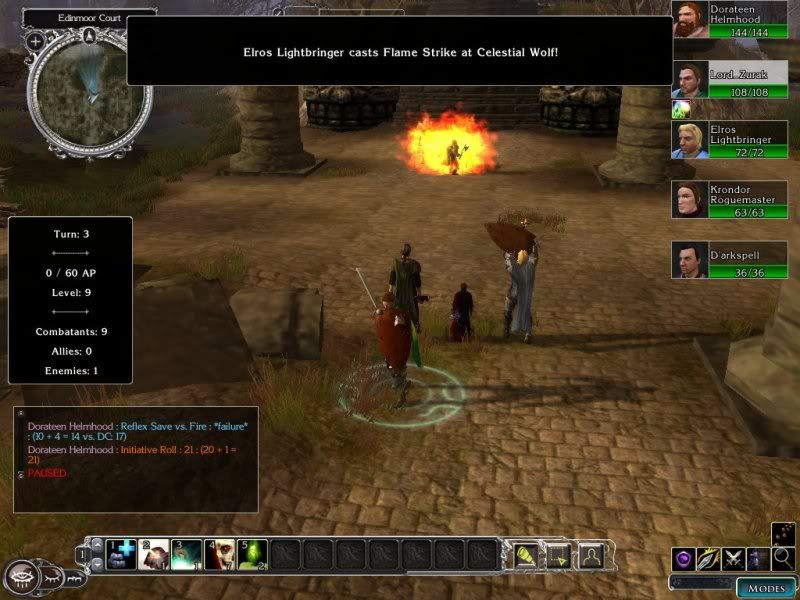The height and width of the screenshot is (600, 800).
Task: Open the crossed swords menu icon
Action: [x=734, y=559]
